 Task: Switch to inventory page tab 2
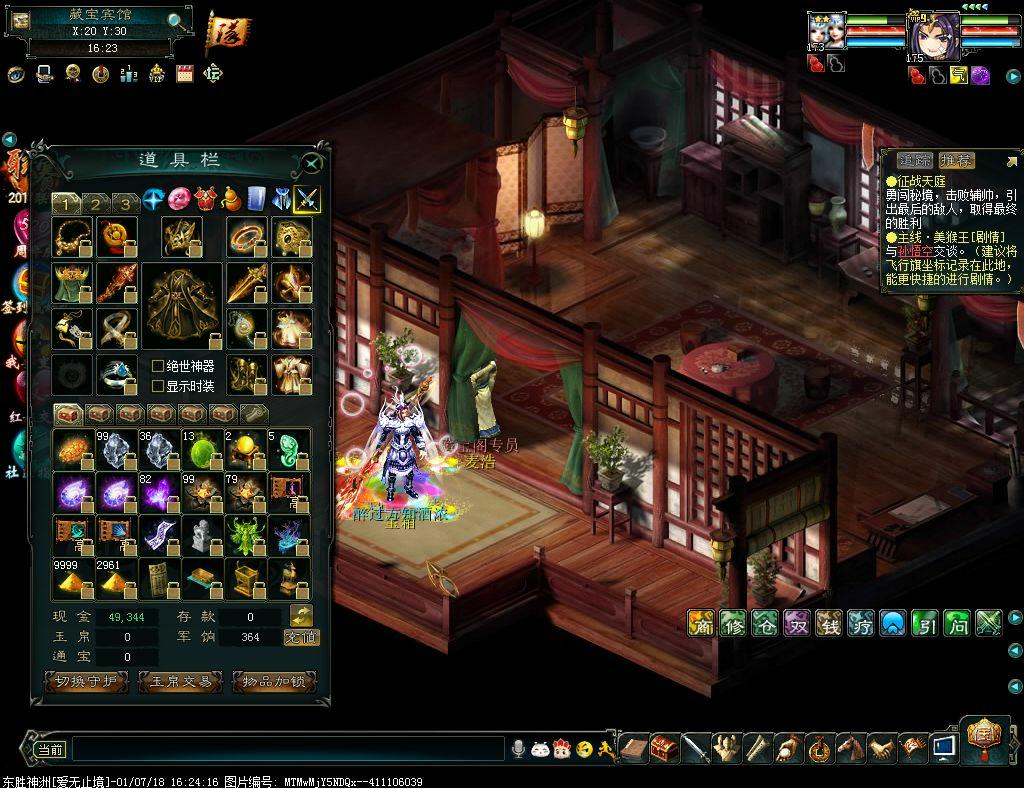pos(95,203)
